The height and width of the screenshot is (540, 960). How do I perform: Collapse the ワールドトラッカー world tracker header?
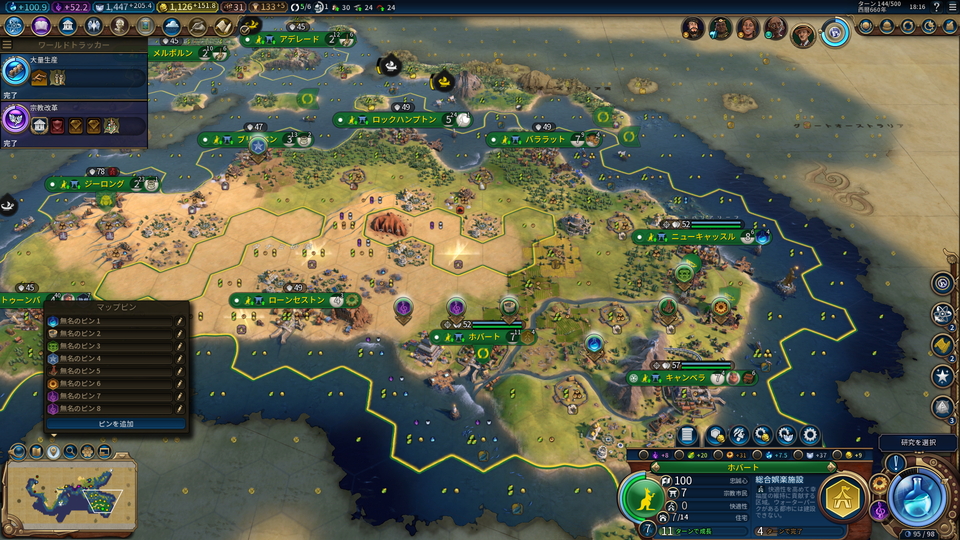8,45
